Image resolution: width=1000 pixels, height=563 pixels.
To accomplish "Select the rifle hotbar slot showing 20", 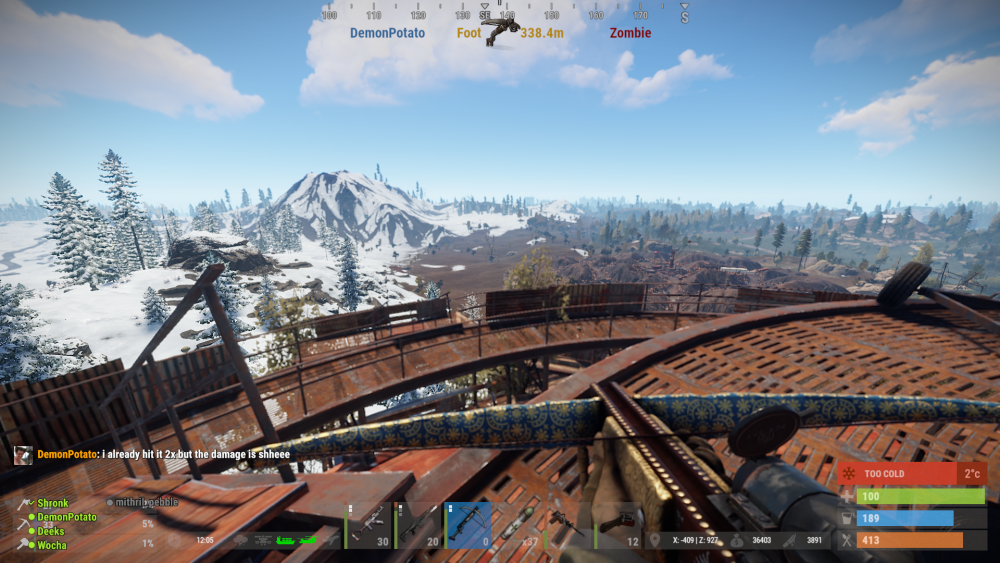I will tap(418, 526).
